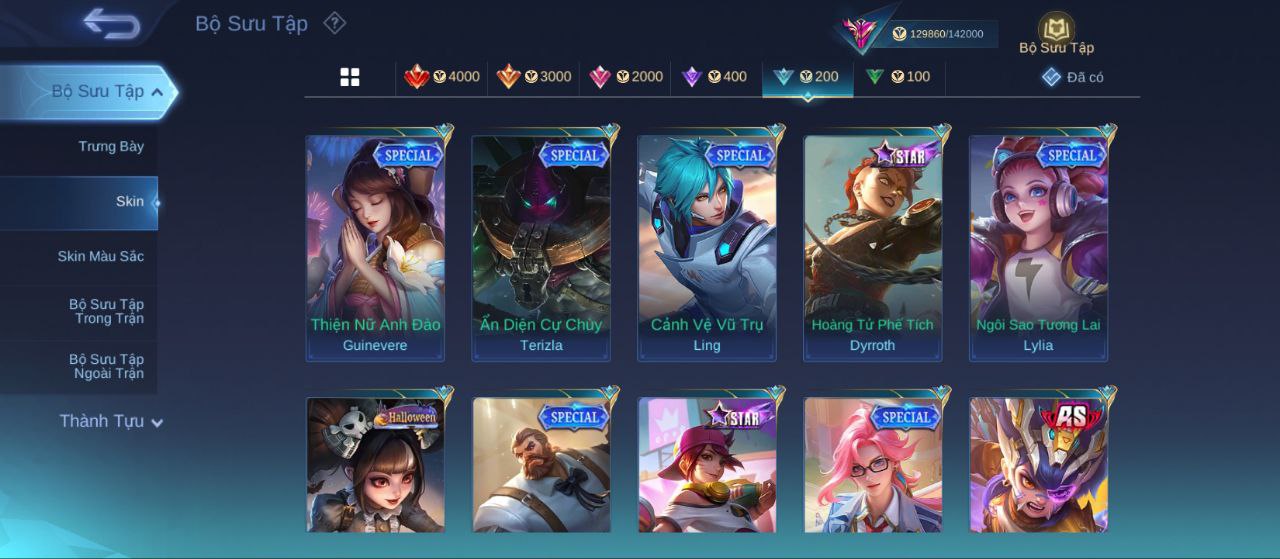Switch to the 4000 points tier tab
Image resolution: width=1280 pixels, height=559 pixels.
442,77
